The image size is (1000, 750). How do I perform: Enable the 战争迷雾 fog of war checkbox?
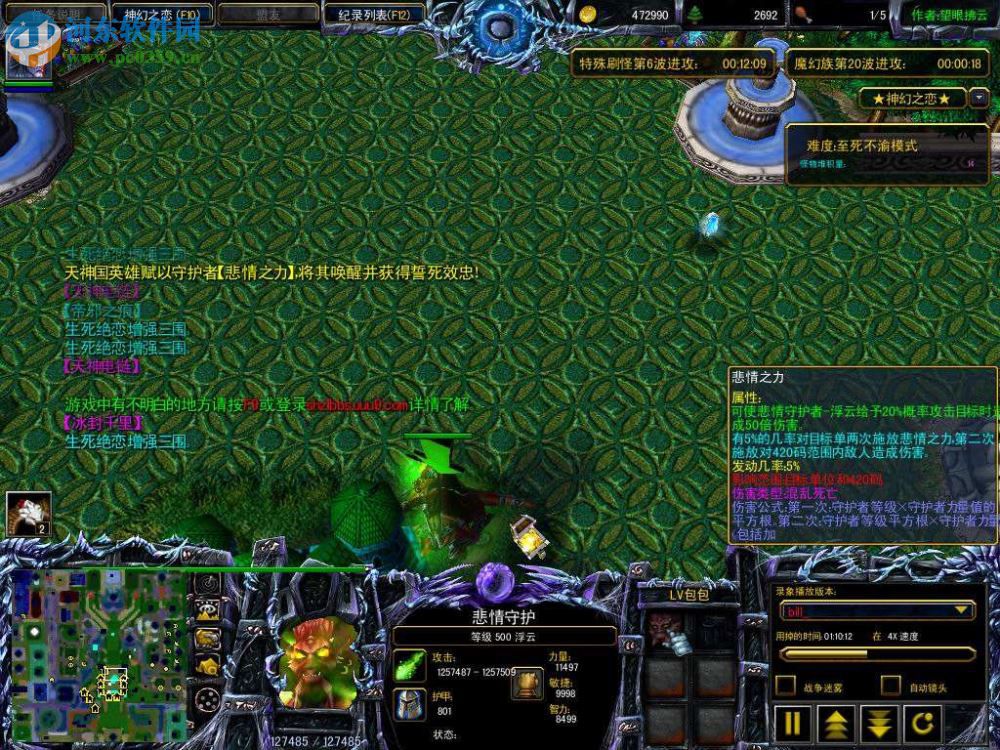click(787, 686)
